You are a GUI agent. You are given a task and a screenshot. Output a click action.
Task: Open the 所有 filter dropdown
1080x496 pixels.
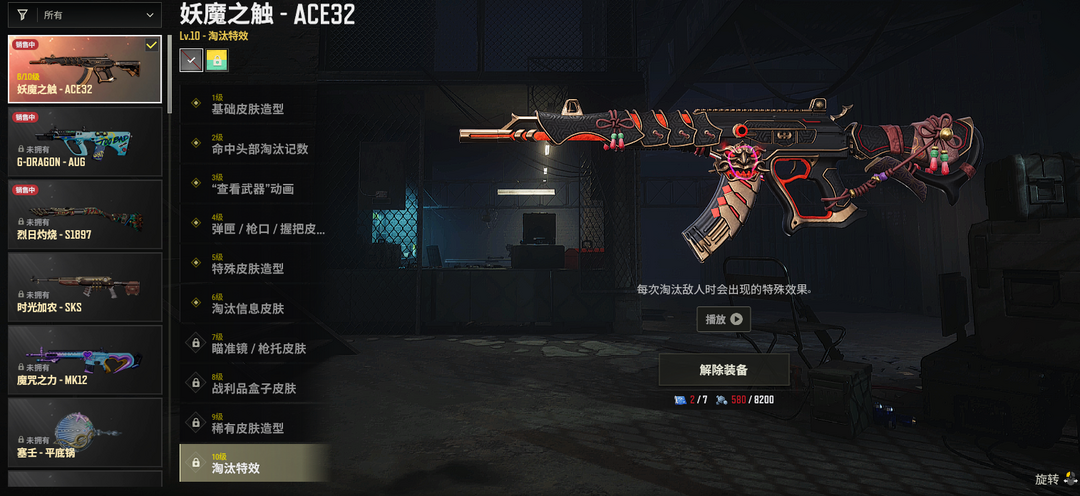(98, 16)
